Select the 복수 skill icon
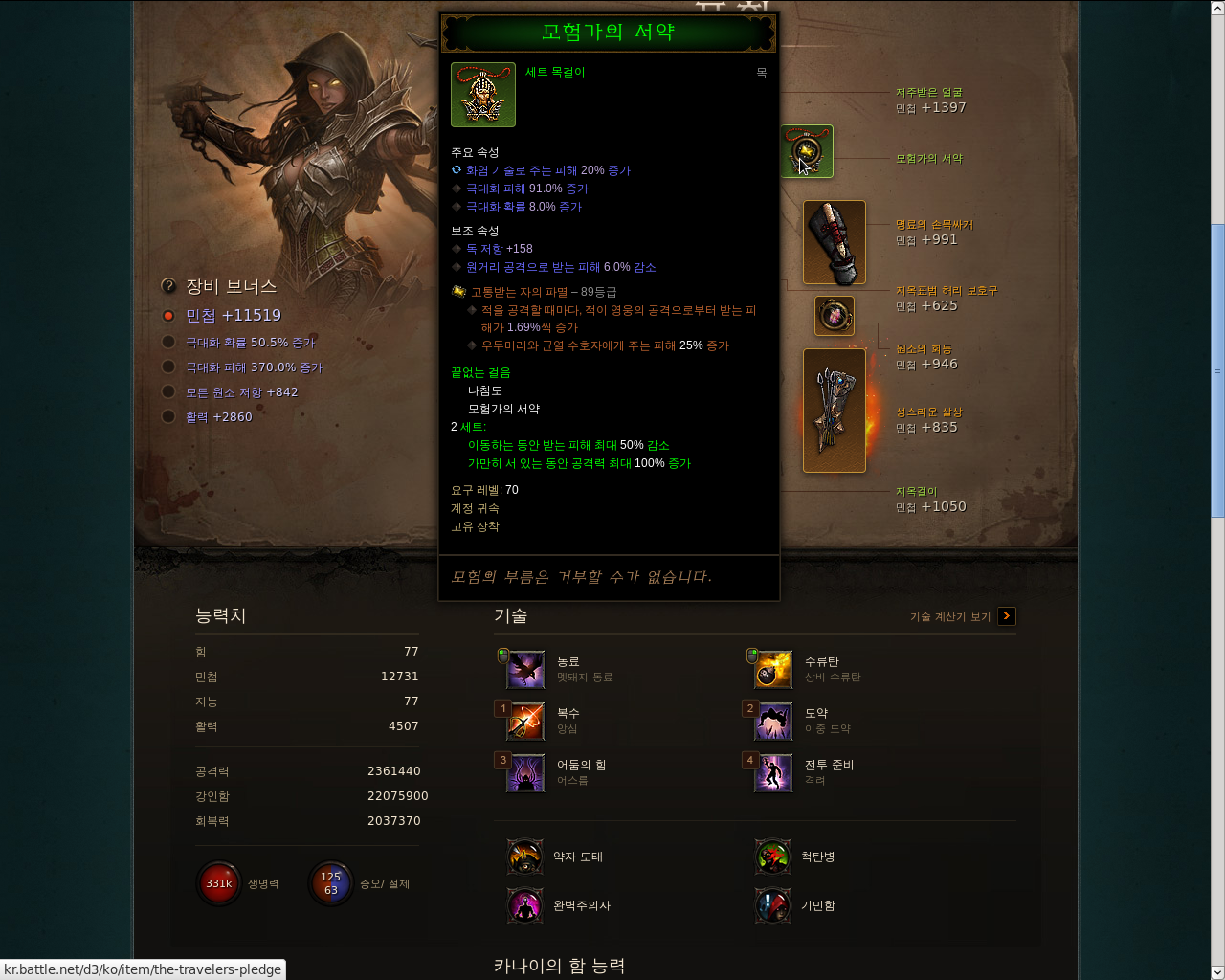This screenshot has height=980, width=1225. coord(524,721)
